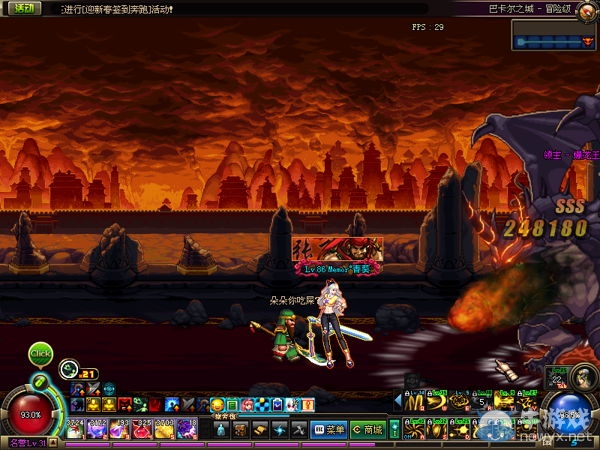Click the green 活动 events button
600x450 pixels.
(x=20, y=7)
